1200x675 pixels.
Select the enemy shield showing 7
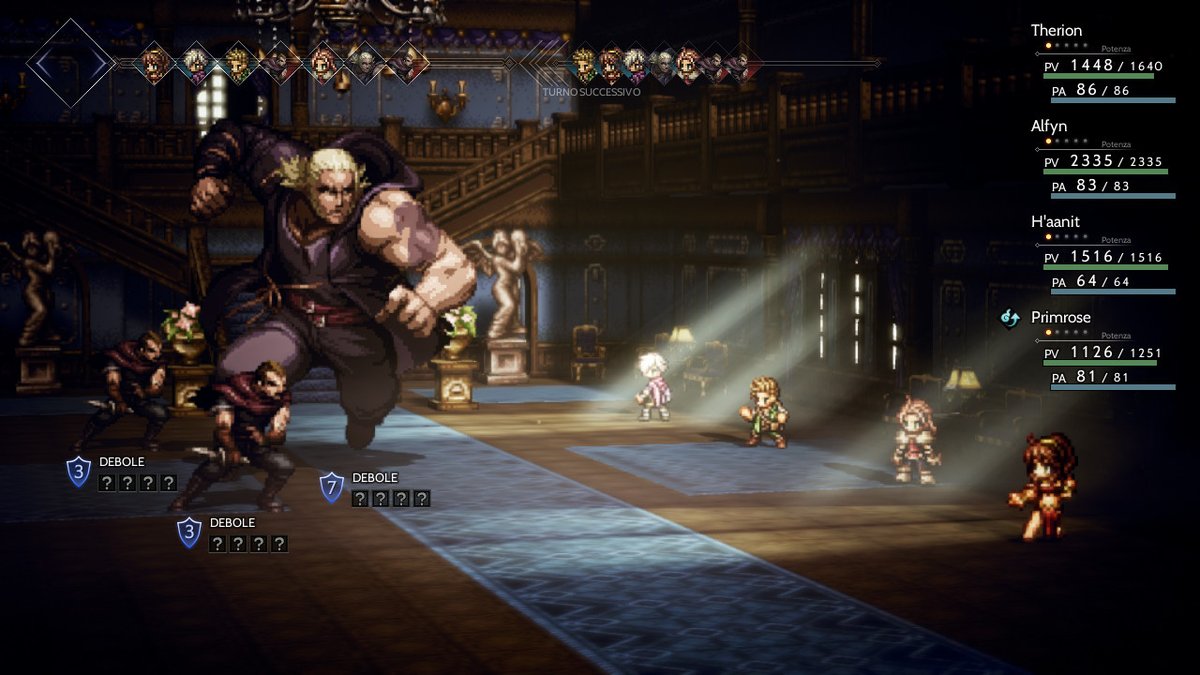(x=332, y=487)
